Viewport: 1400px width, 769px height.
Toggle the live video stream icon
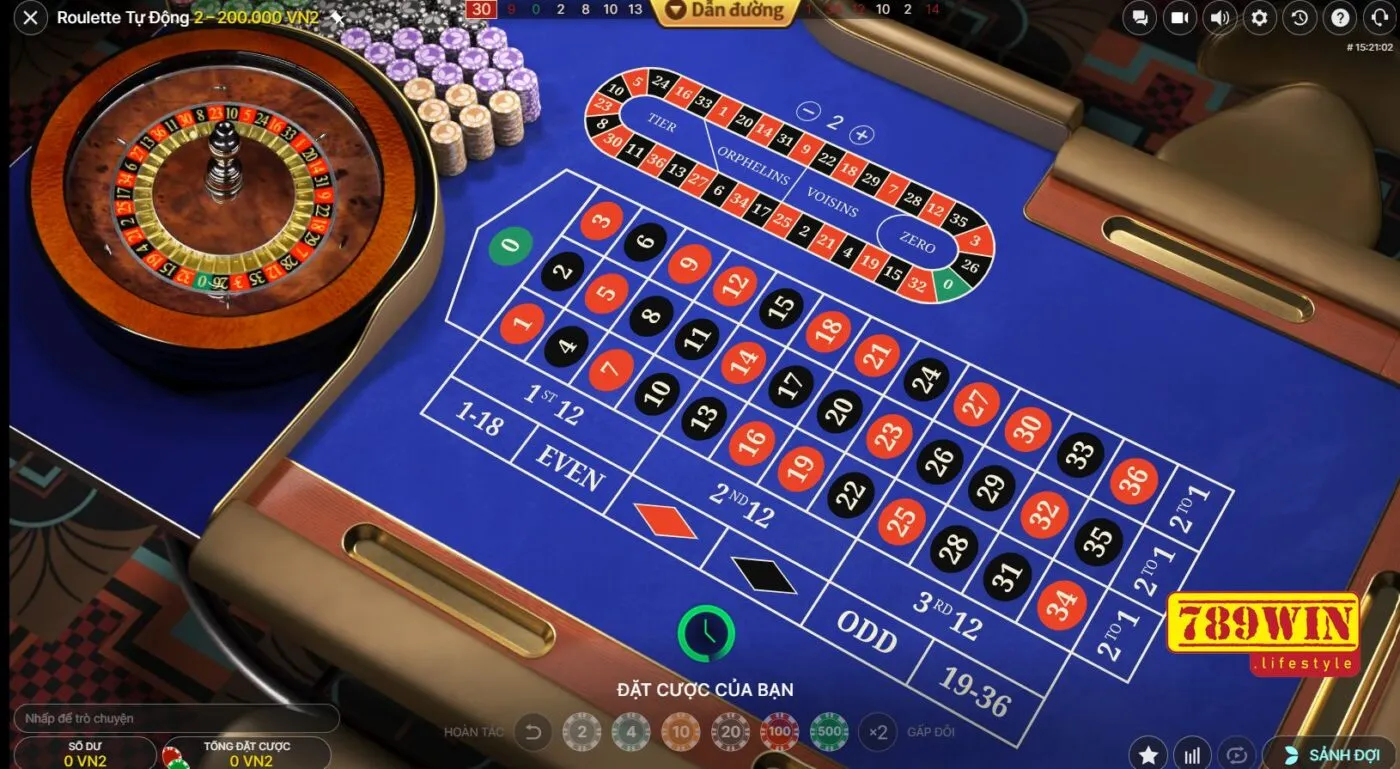pos(1179,17)
